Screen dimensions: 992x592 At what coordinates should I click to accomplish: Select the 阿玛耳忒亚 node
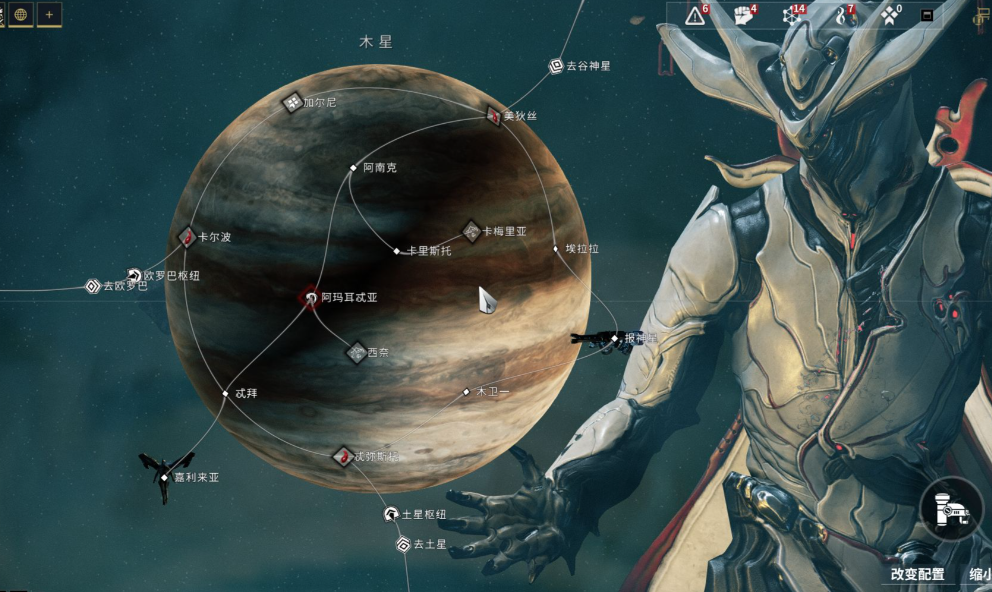[x=309, y=297]
